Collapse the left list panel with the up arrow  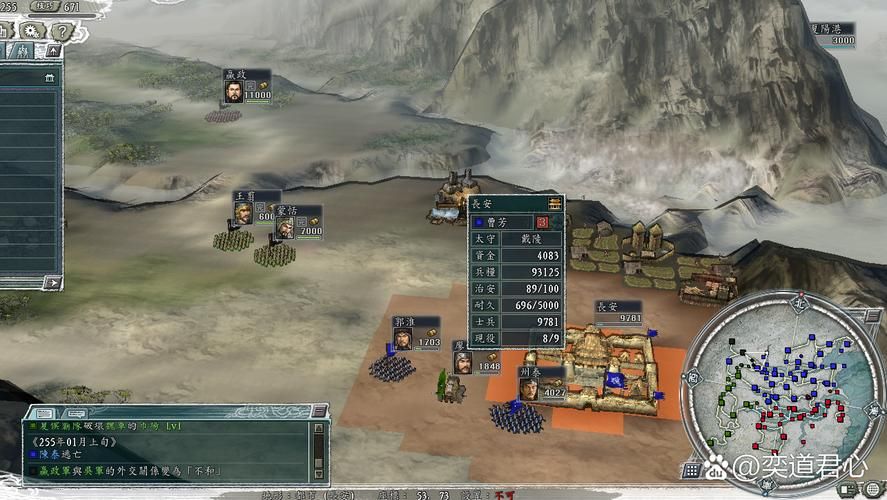tap(53, 50)
